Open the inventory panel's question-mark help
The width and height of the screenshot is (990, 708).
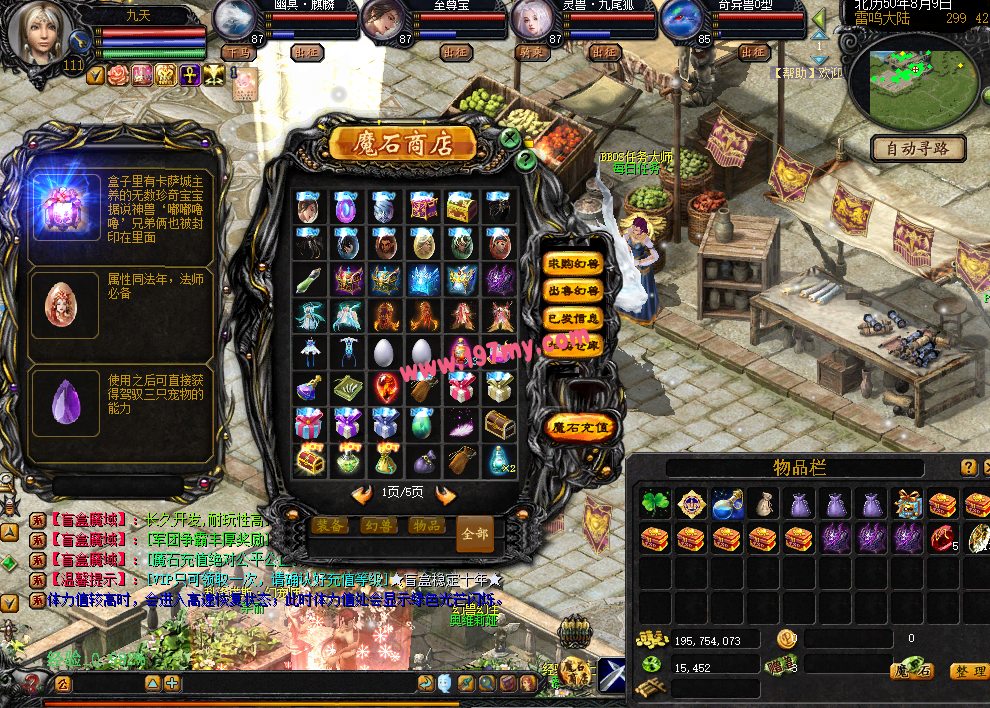(968, 467)
